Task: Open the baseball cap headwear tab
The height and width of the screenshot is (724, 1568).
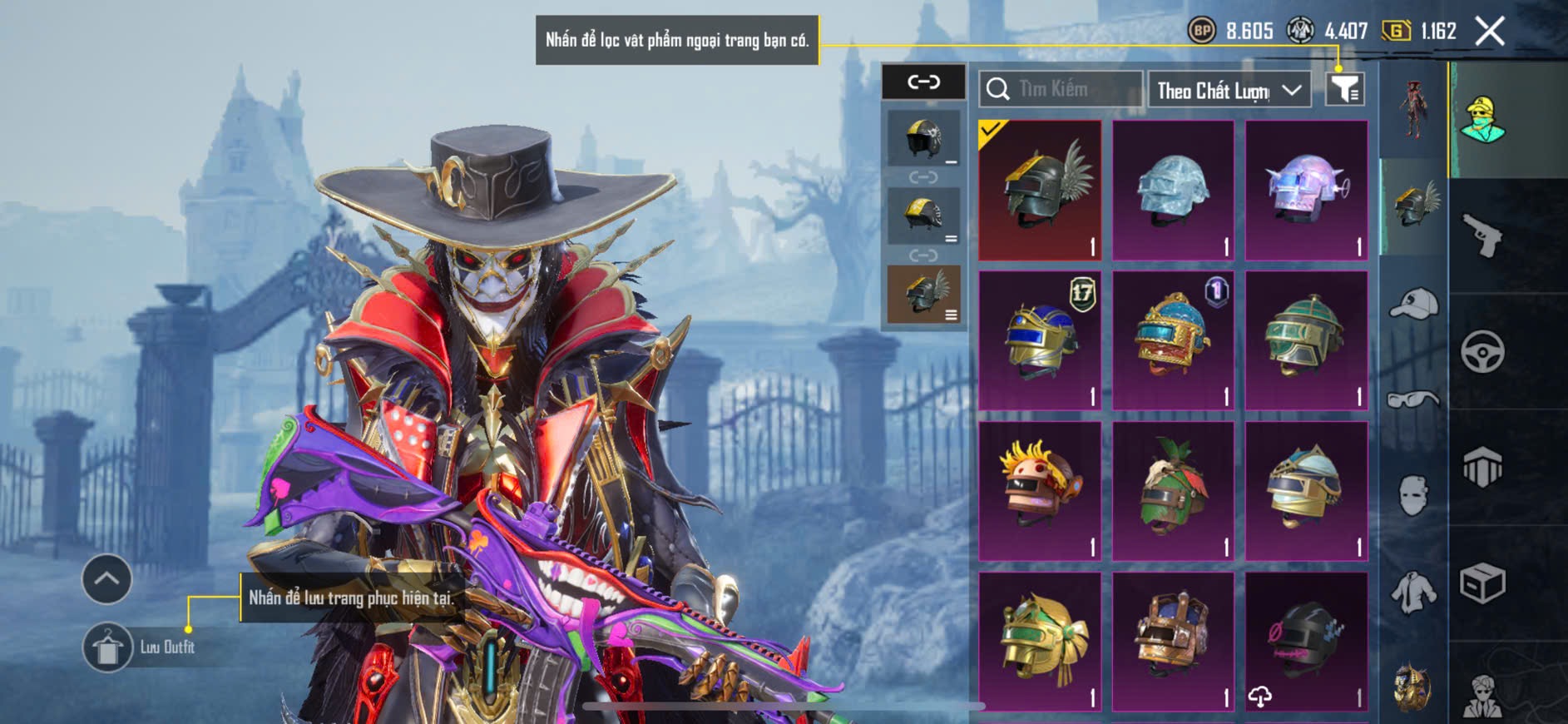Action: 1413,304
